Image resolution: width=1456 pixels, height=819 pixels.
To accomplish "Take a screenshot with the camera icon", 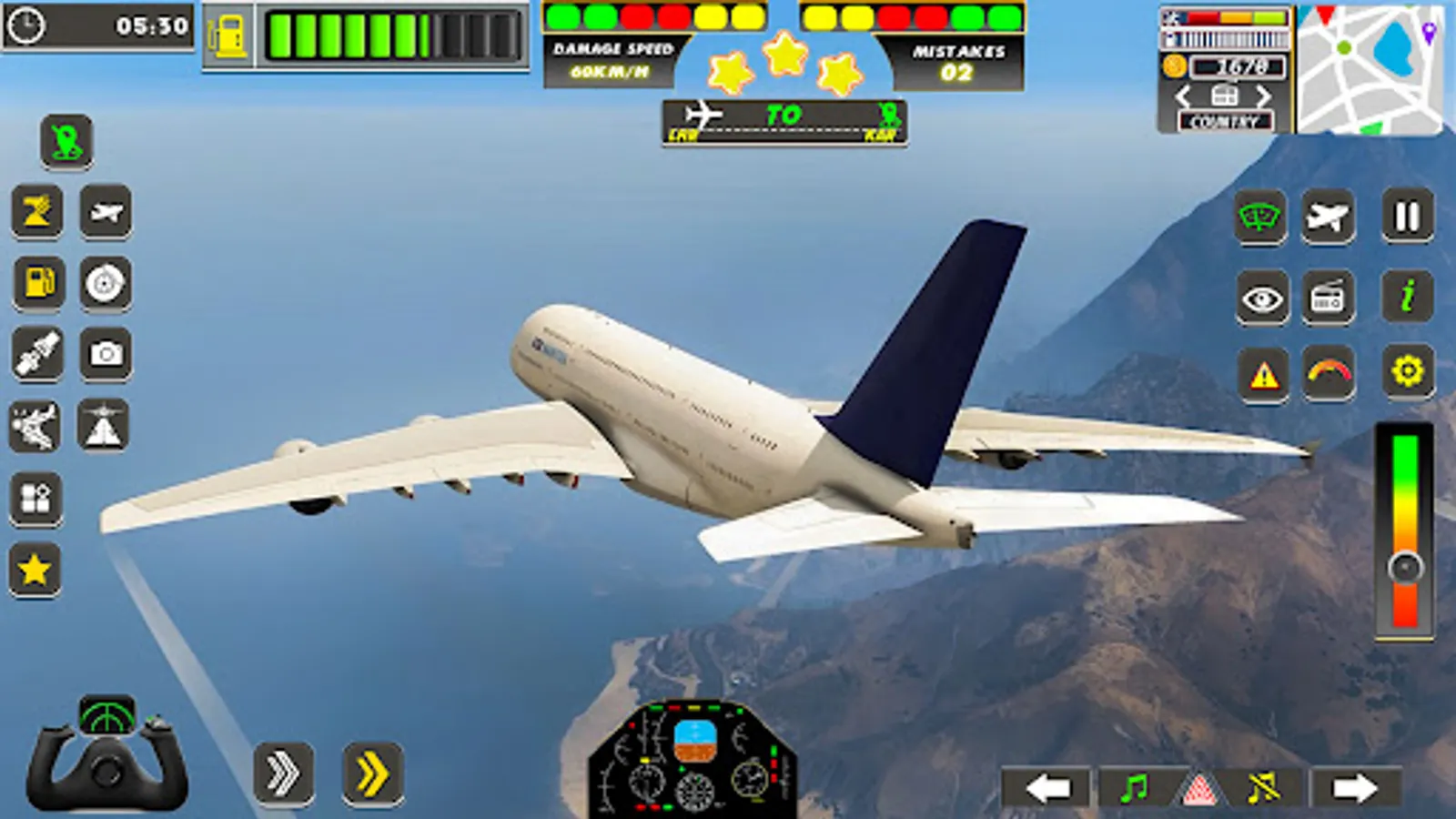I will pos(104,352).
